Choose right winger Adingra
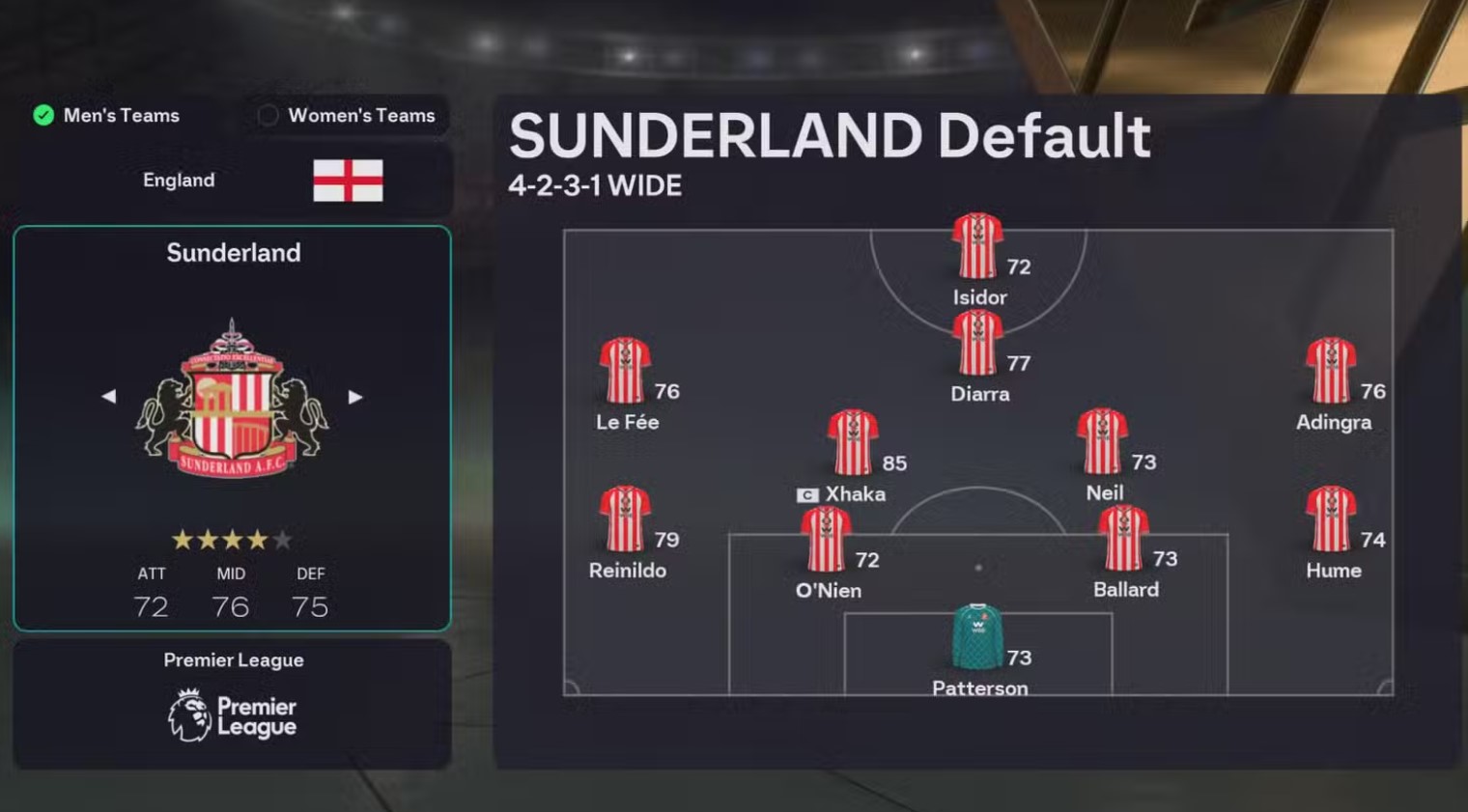The height and width of the screenshot is (812, 1468). 1331,371
